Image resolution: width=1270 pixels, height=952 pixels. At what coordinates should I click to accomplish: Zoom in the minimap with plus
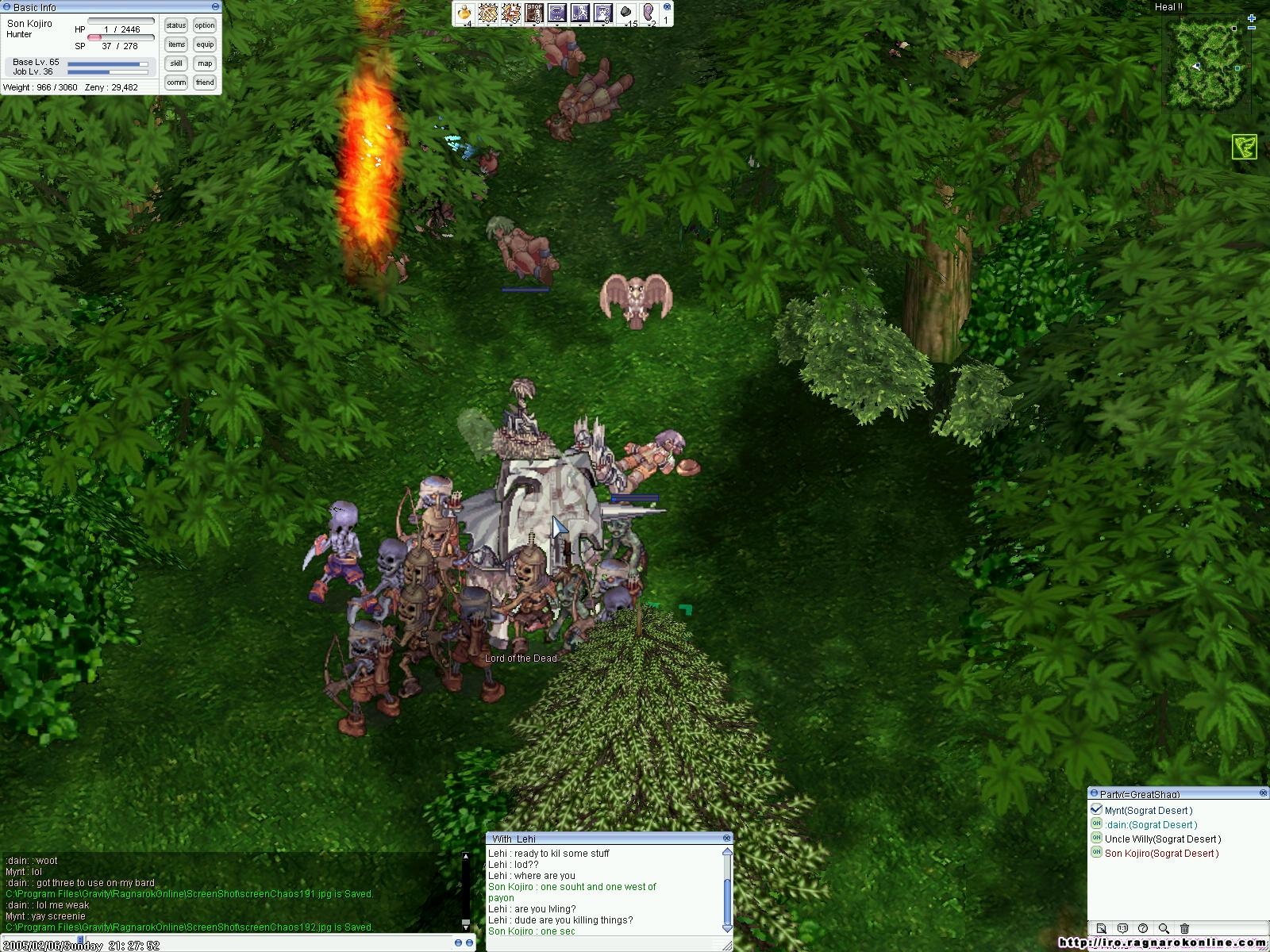(x=1252, y=17)
